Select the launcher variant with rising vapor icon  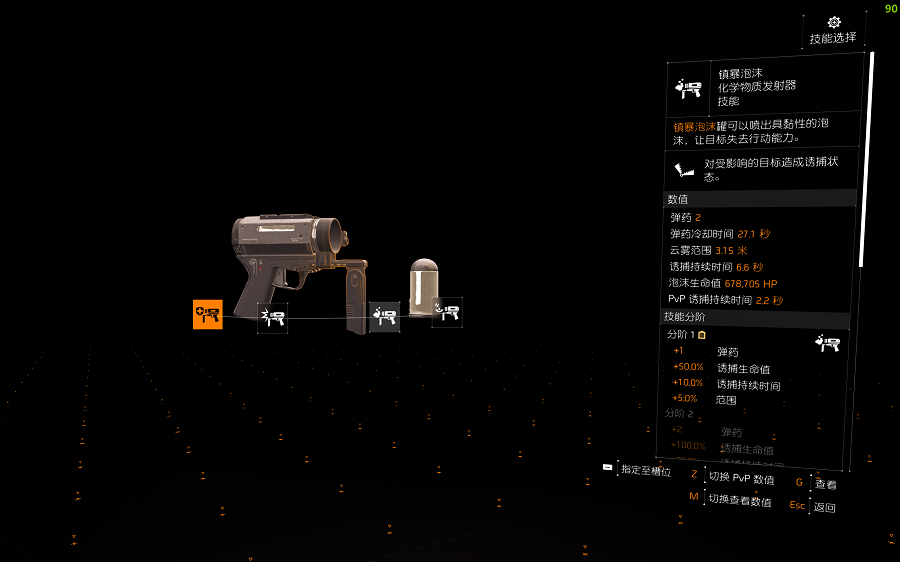447,312
